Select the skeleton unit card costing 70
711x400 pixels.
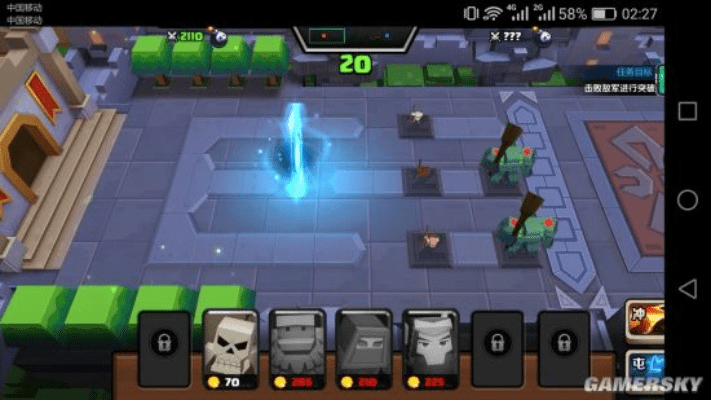coord(230,348)
